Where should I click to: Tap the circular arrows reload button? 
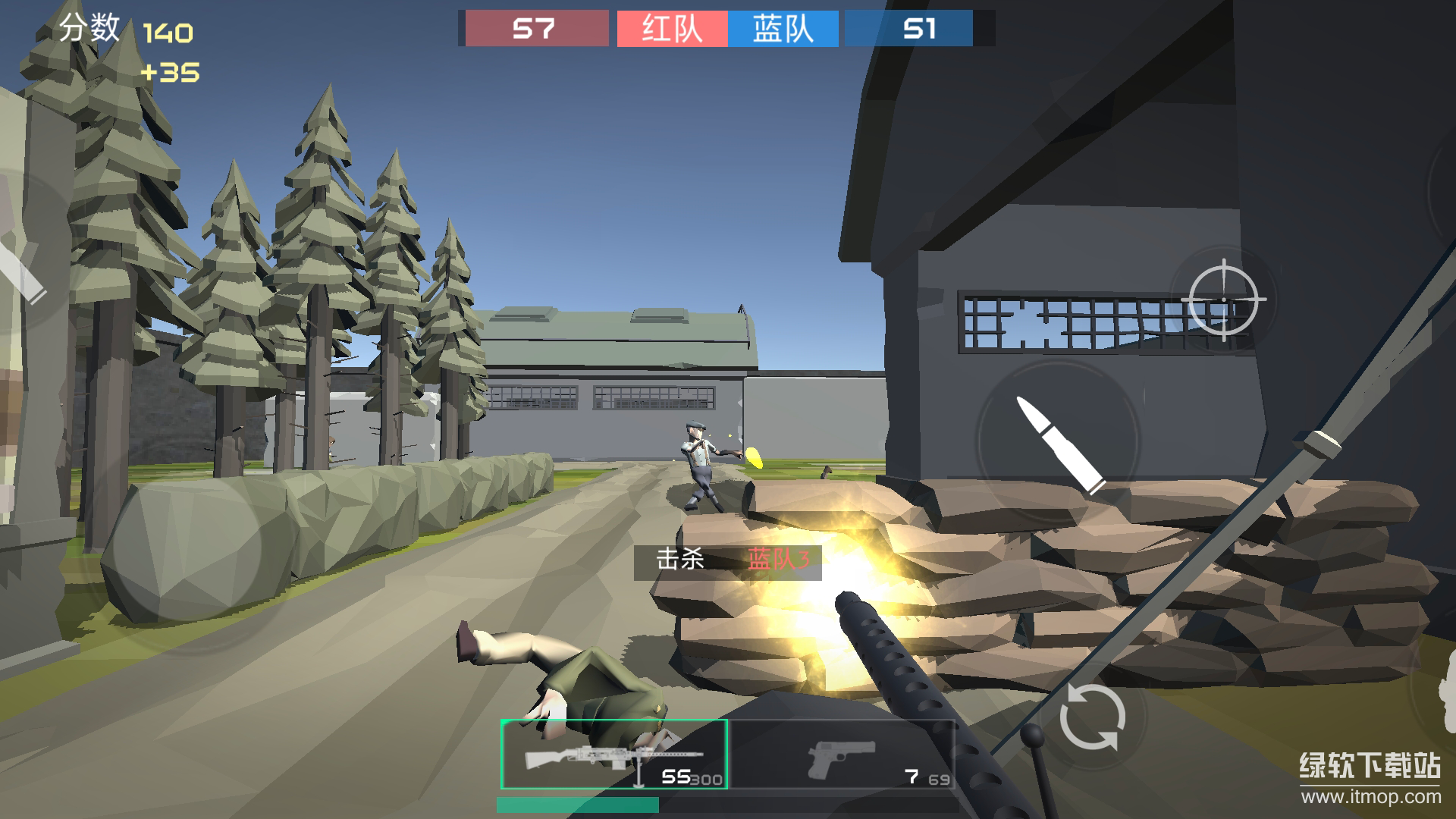[x=1092, y=717]
